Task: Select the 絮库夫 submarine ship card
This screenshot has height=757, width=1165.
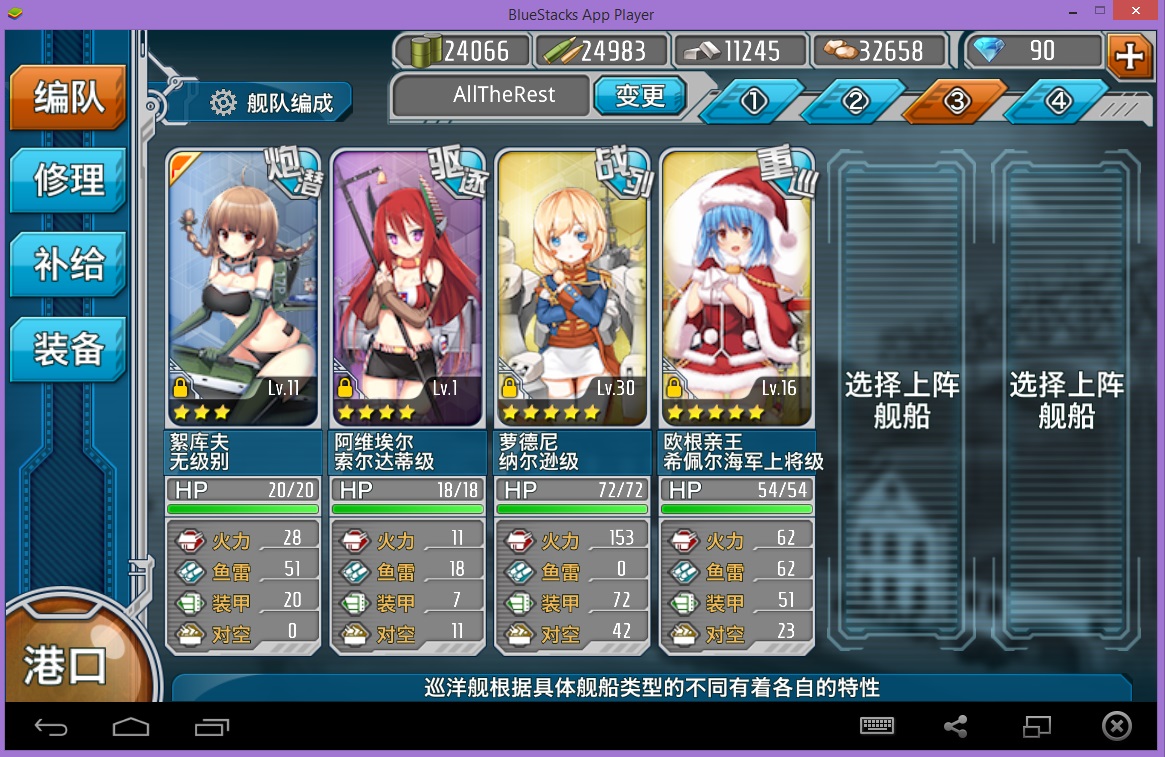Action: pos(243,290)
